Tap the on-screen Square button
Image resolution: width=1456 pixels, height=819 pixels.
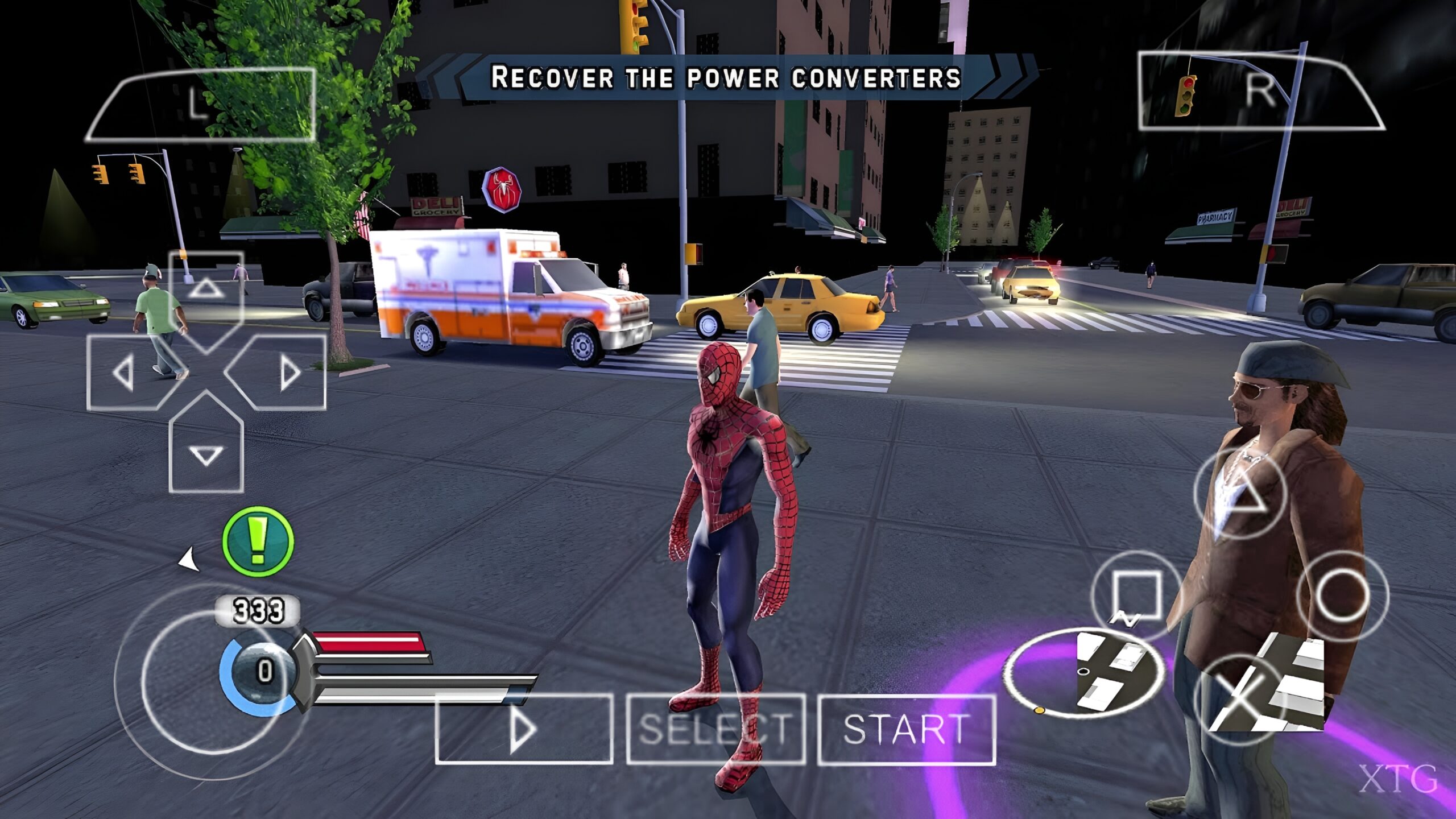[1135, 595]
